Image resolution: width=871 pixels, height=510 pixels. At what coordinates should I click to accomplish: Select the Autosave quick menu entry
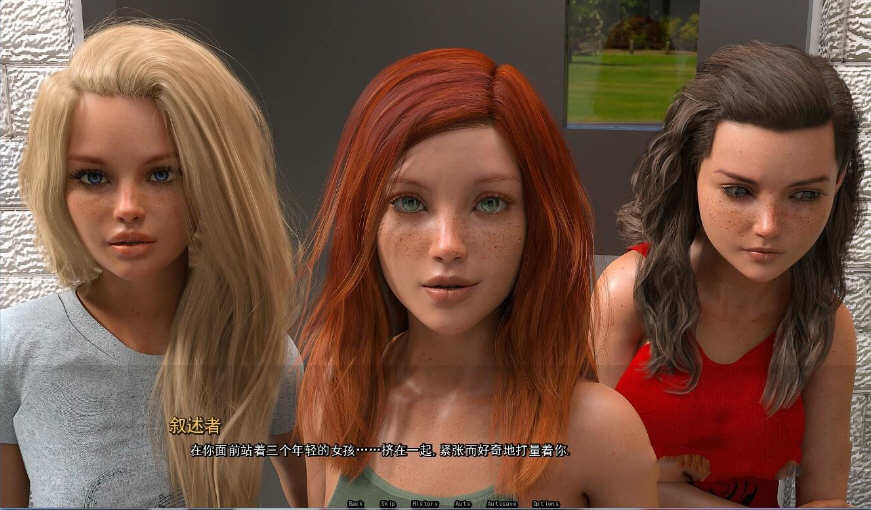point(502,504)
